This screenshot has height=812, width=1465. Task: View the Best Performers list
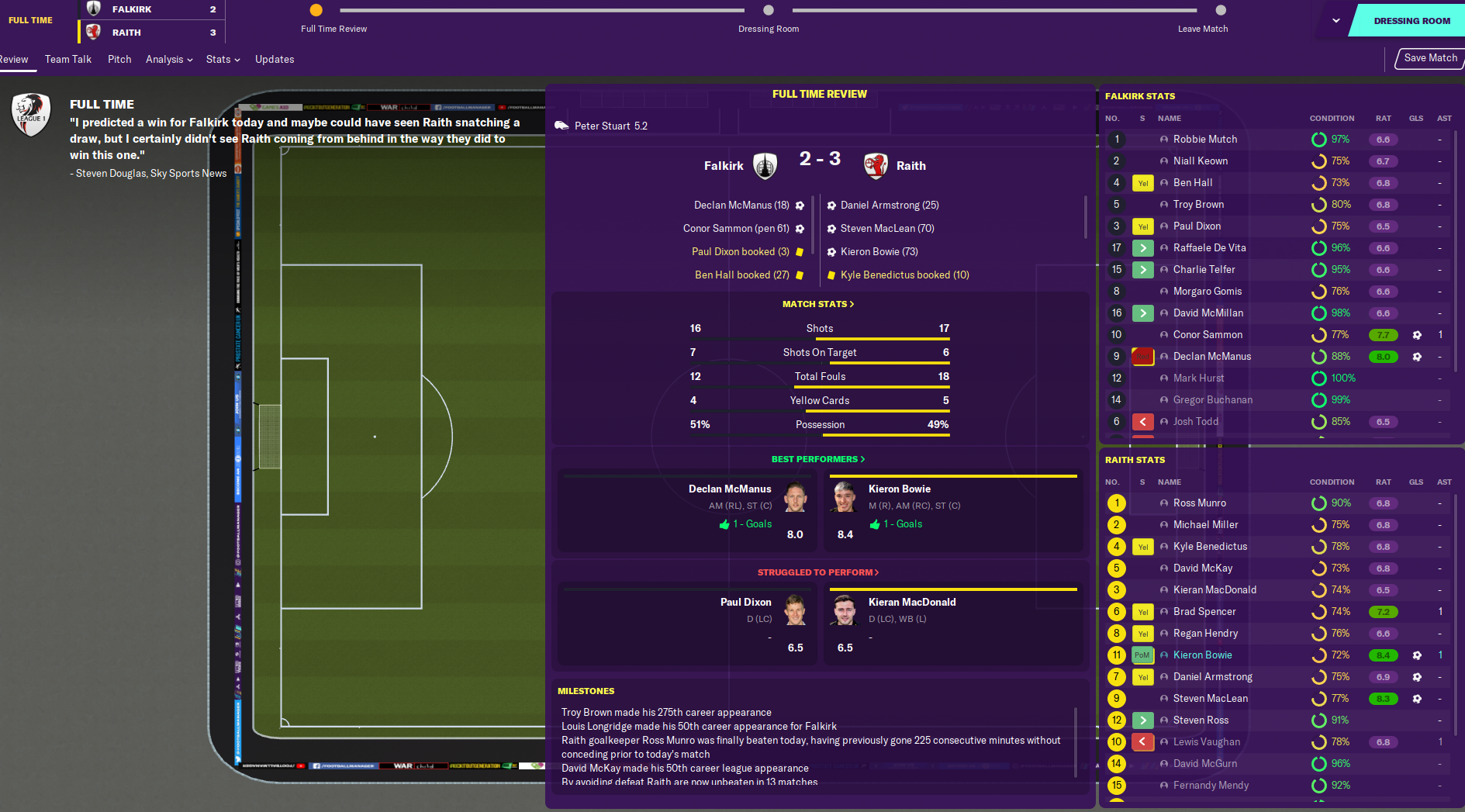click(x=818, y=459)
